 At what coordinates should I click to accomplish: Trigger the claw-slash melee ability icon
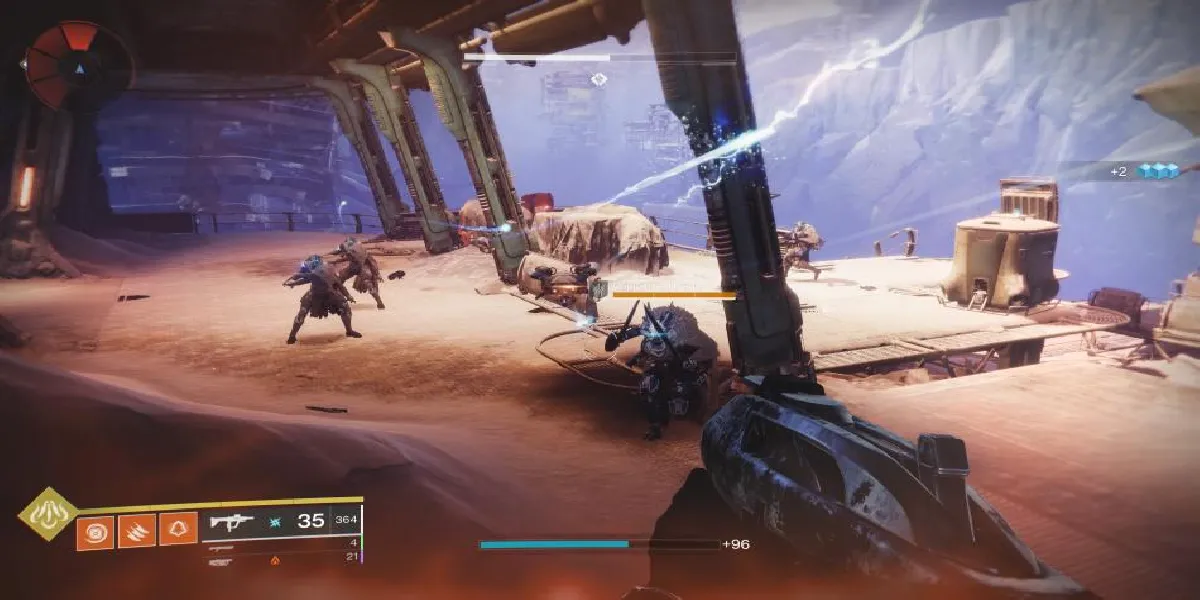pyautogui.click(x=137, y=530)
